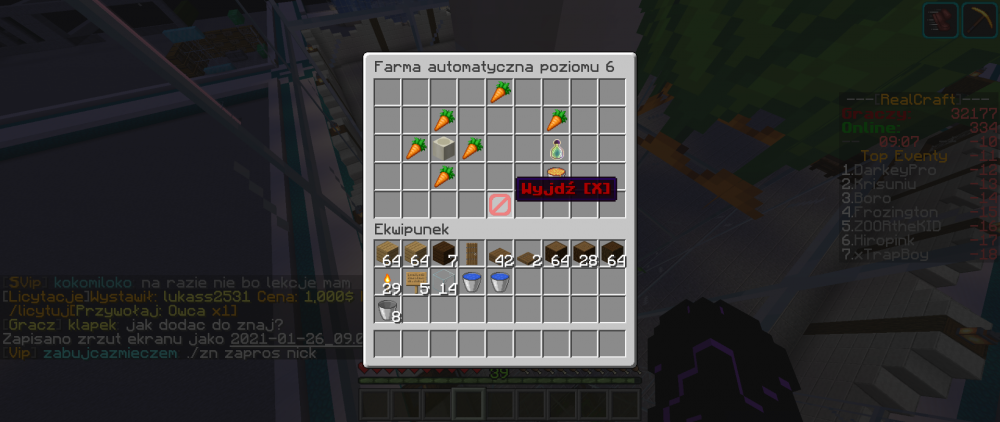Click the red barrier exit button

click(x=500, y=205)
